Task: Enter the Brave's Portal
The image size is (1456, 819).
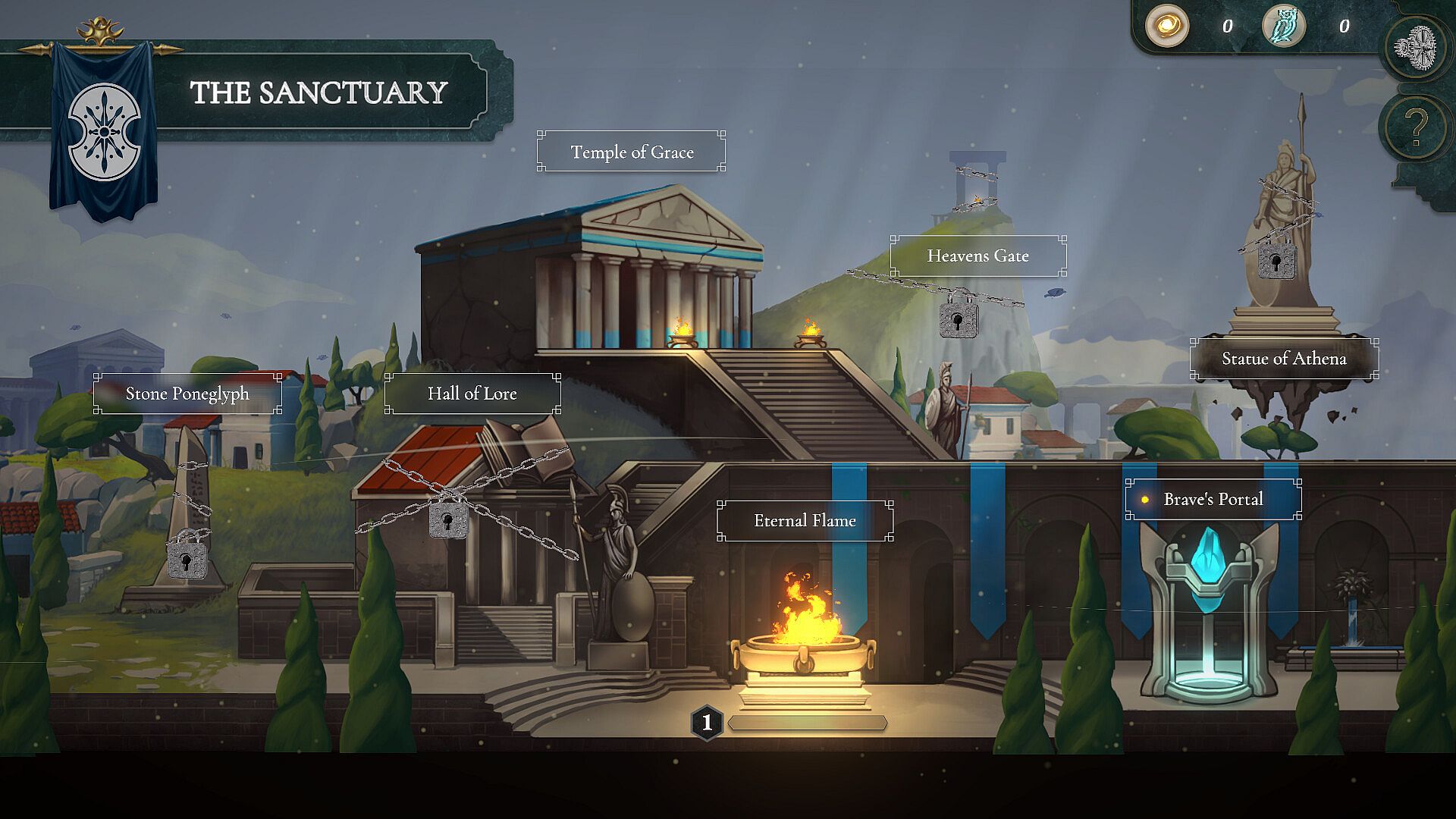Action: tap(1213, 499)
